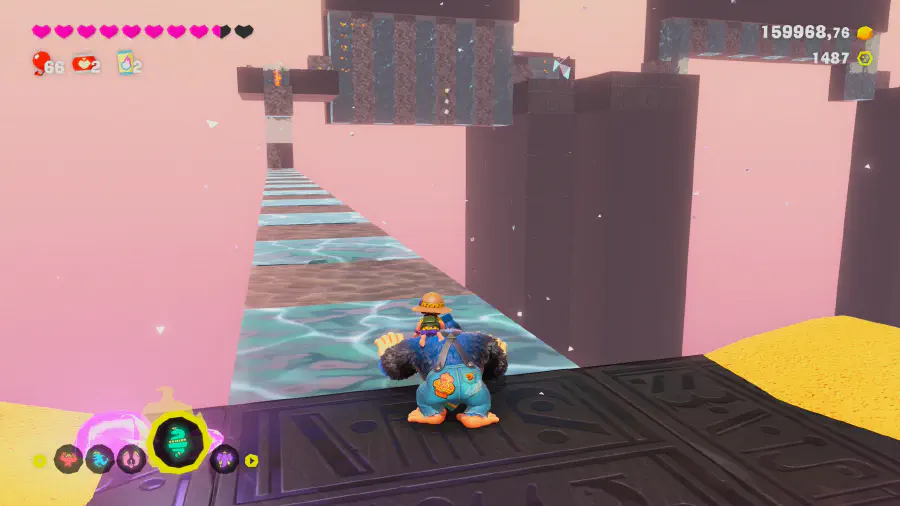
Task: Switch to the pink Ostrich Bananza icon
Action: pos(131,459)
